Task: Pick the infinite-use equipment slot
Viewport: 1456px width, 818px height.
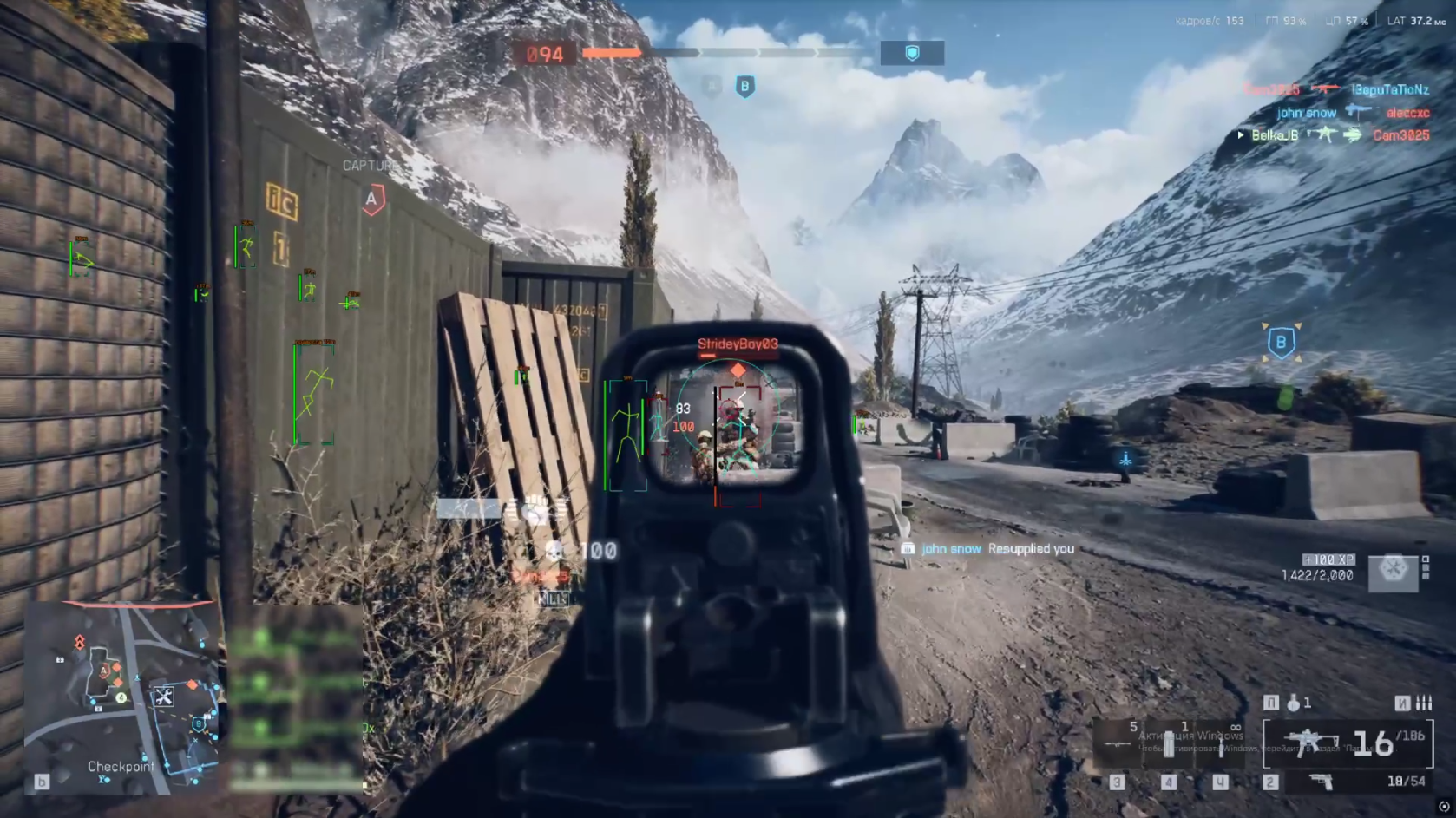Action: tap(1222, 743)
